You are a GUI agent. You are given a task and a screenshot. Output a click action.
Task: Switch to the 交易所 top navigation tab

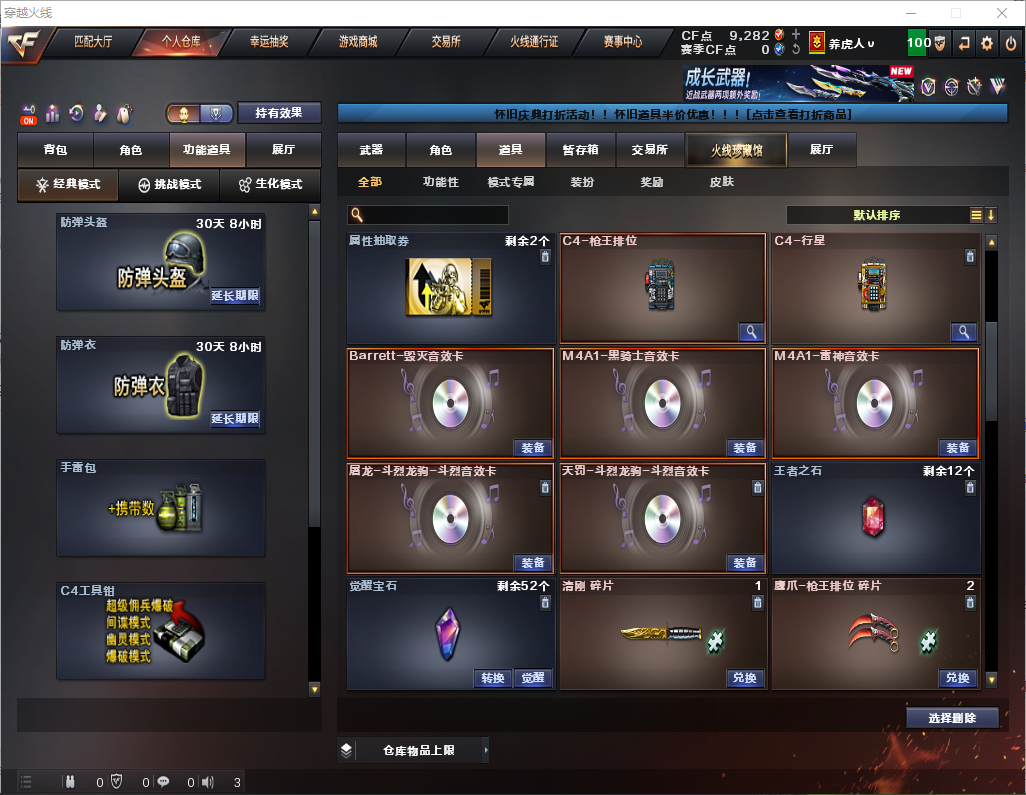[x=446, y=42]
